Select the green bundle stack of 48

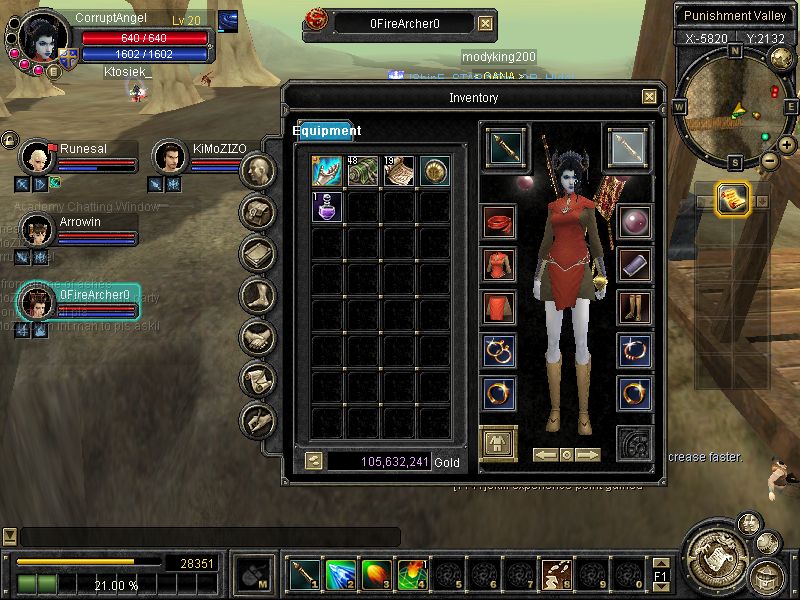click(363, 171)
